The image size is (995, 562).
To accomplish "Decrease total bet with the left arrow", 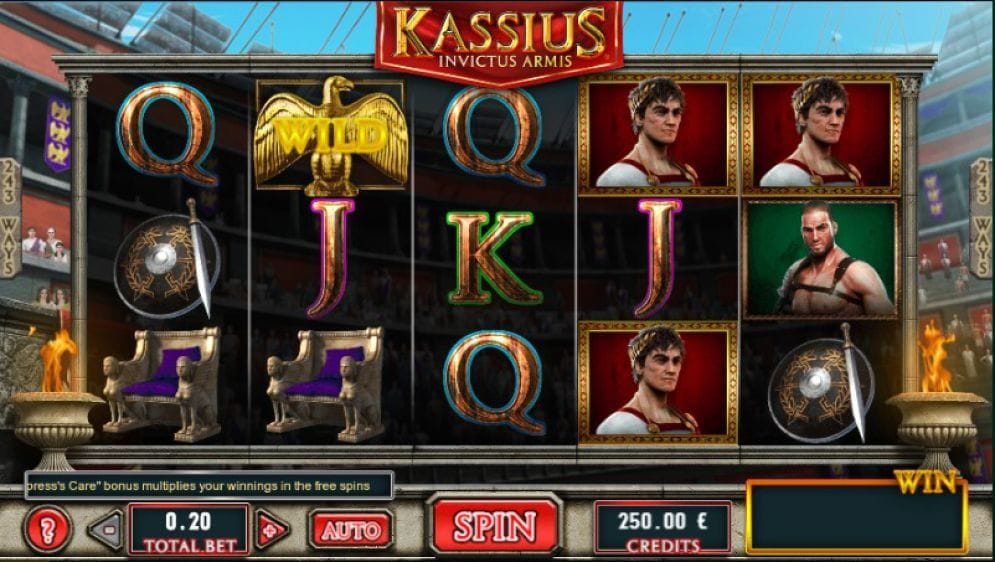I will click(105, 529).
